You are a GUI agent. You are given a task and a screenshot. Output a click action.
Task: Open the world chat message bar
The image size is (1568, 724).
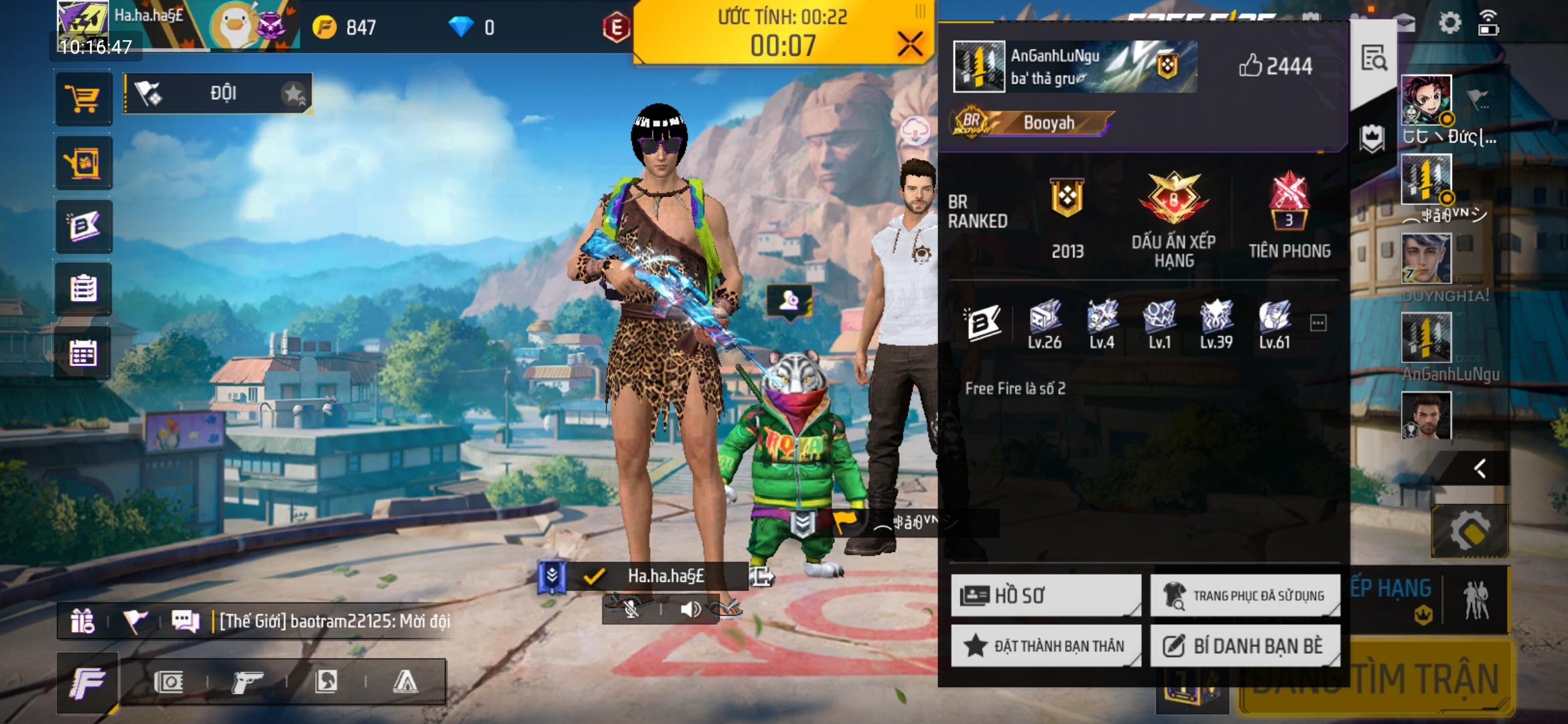[334, 621]
